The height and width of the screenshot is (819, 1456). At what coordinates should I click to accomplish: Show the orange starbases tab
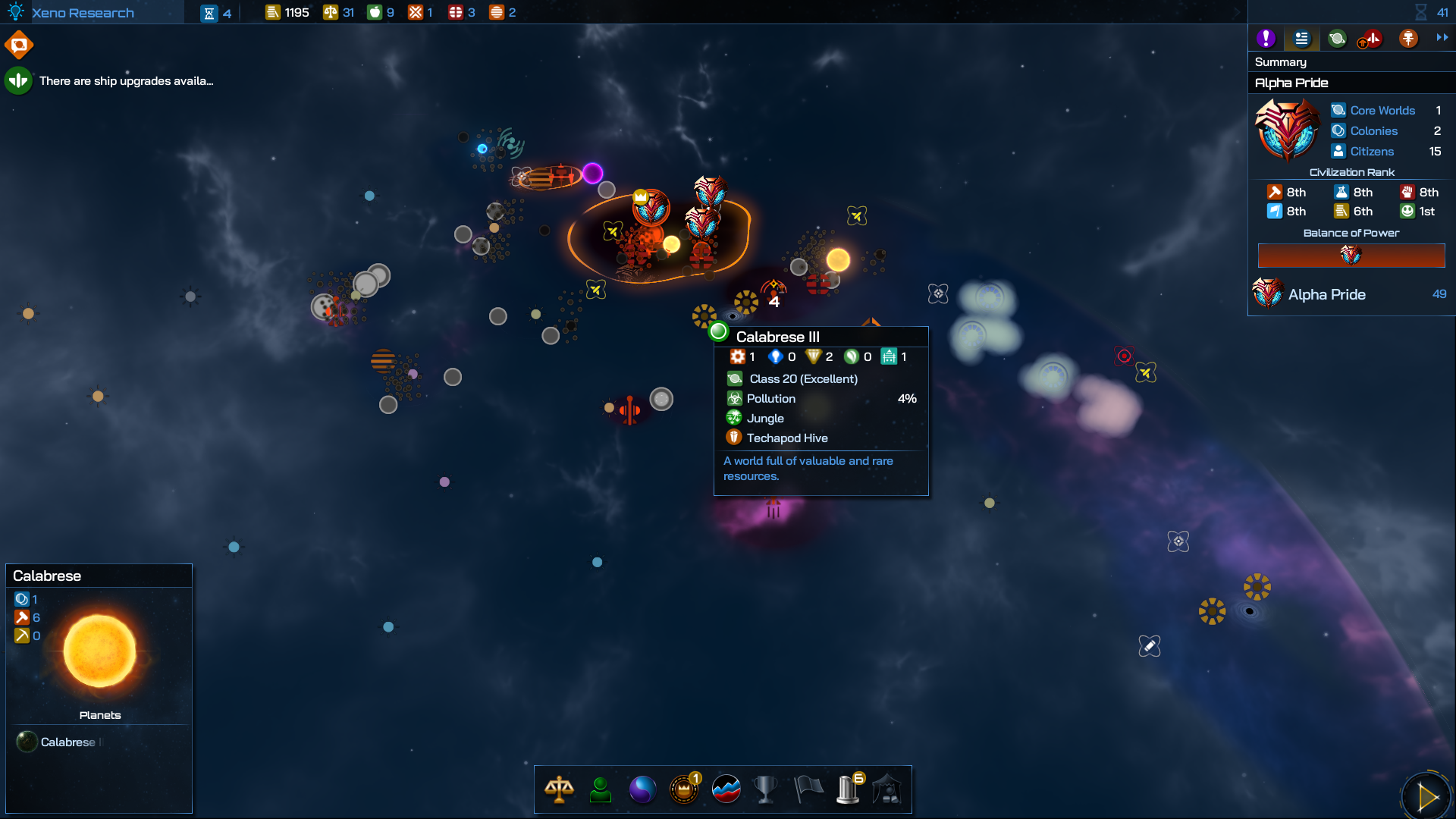(1408, 38)
